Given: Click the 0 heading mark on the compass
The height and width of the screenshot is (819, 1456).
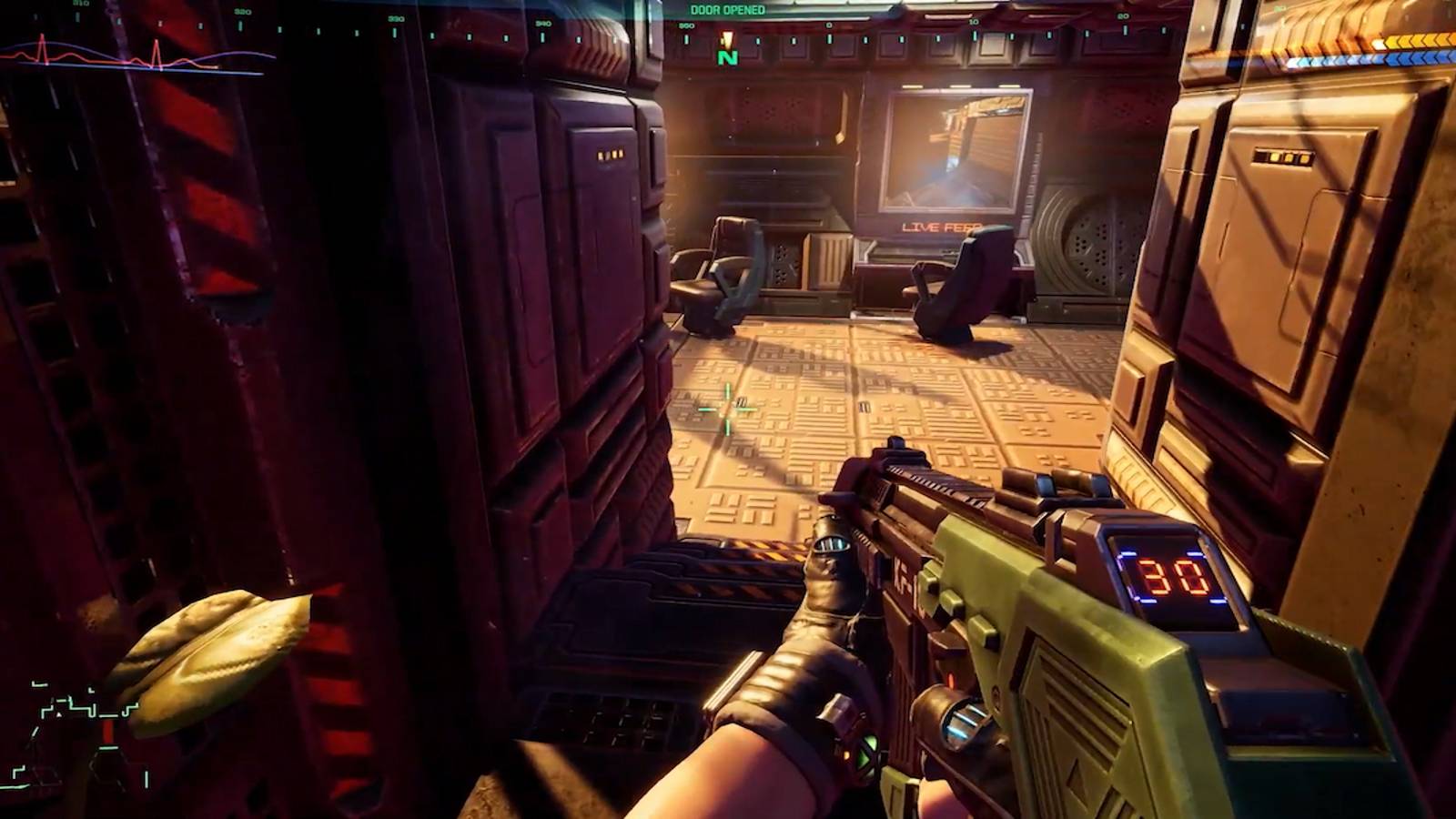Looking at the screenshot, I should pyautogui.click(x=829, y=25).
